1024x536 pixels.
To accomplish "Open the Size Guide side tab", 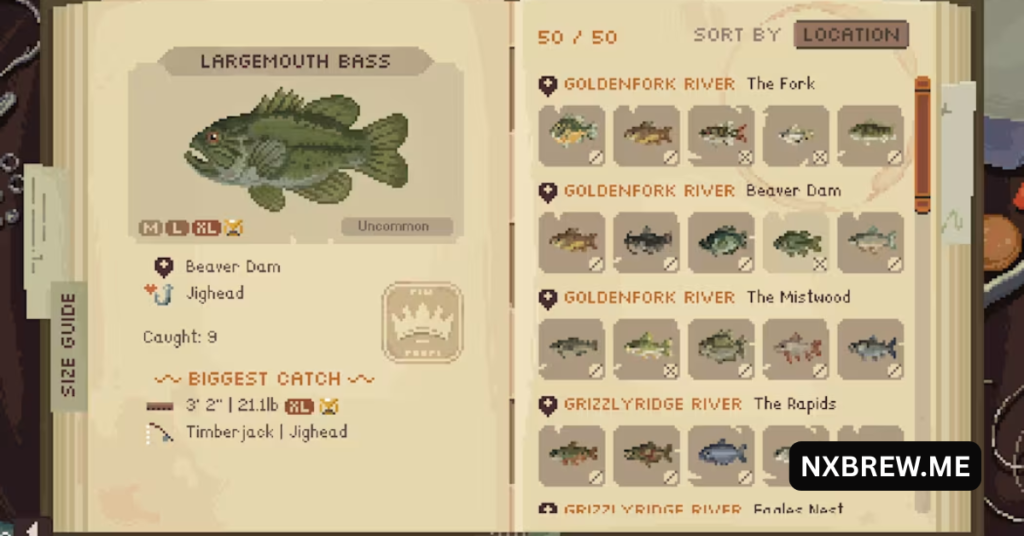I will (x=69, y=345).
